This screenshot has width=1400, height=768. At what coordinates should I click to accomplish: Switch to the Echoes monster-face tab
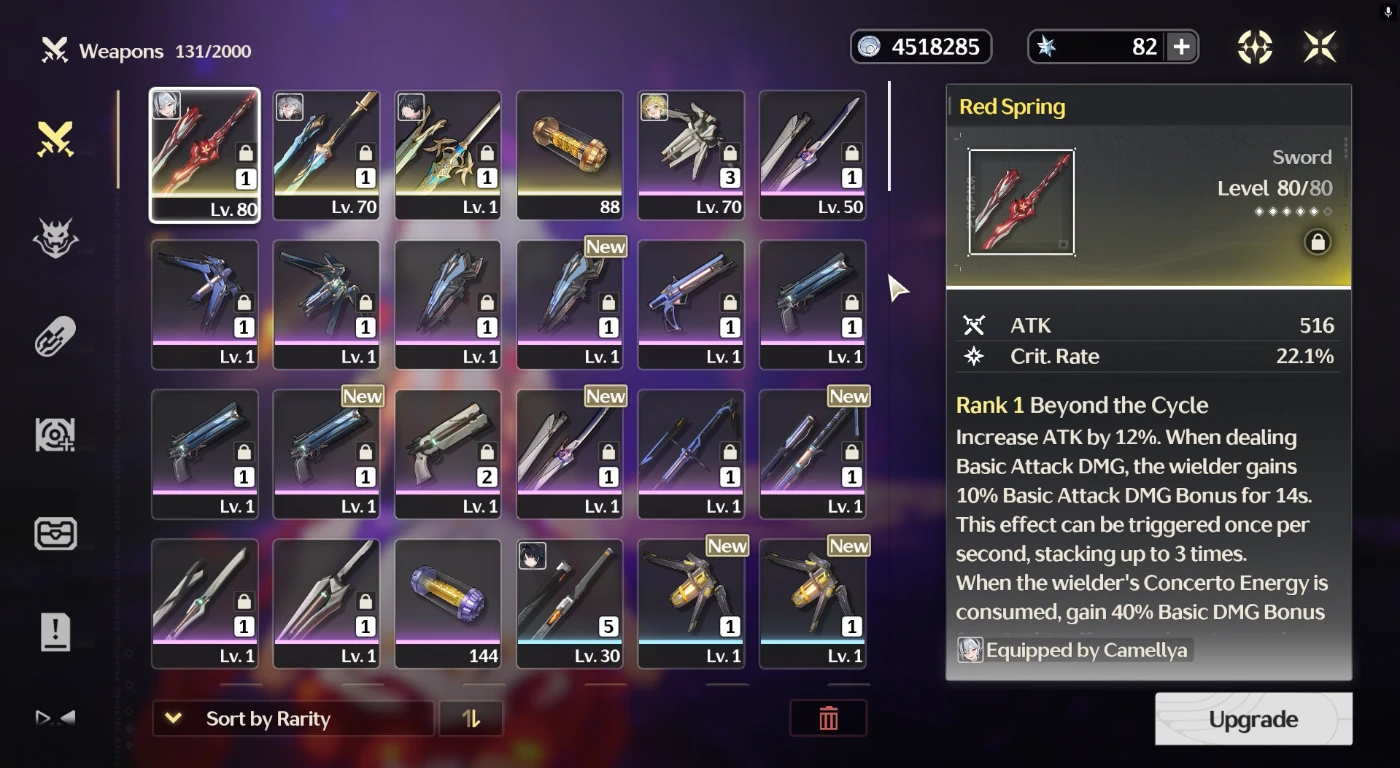[x=56, y=238]
